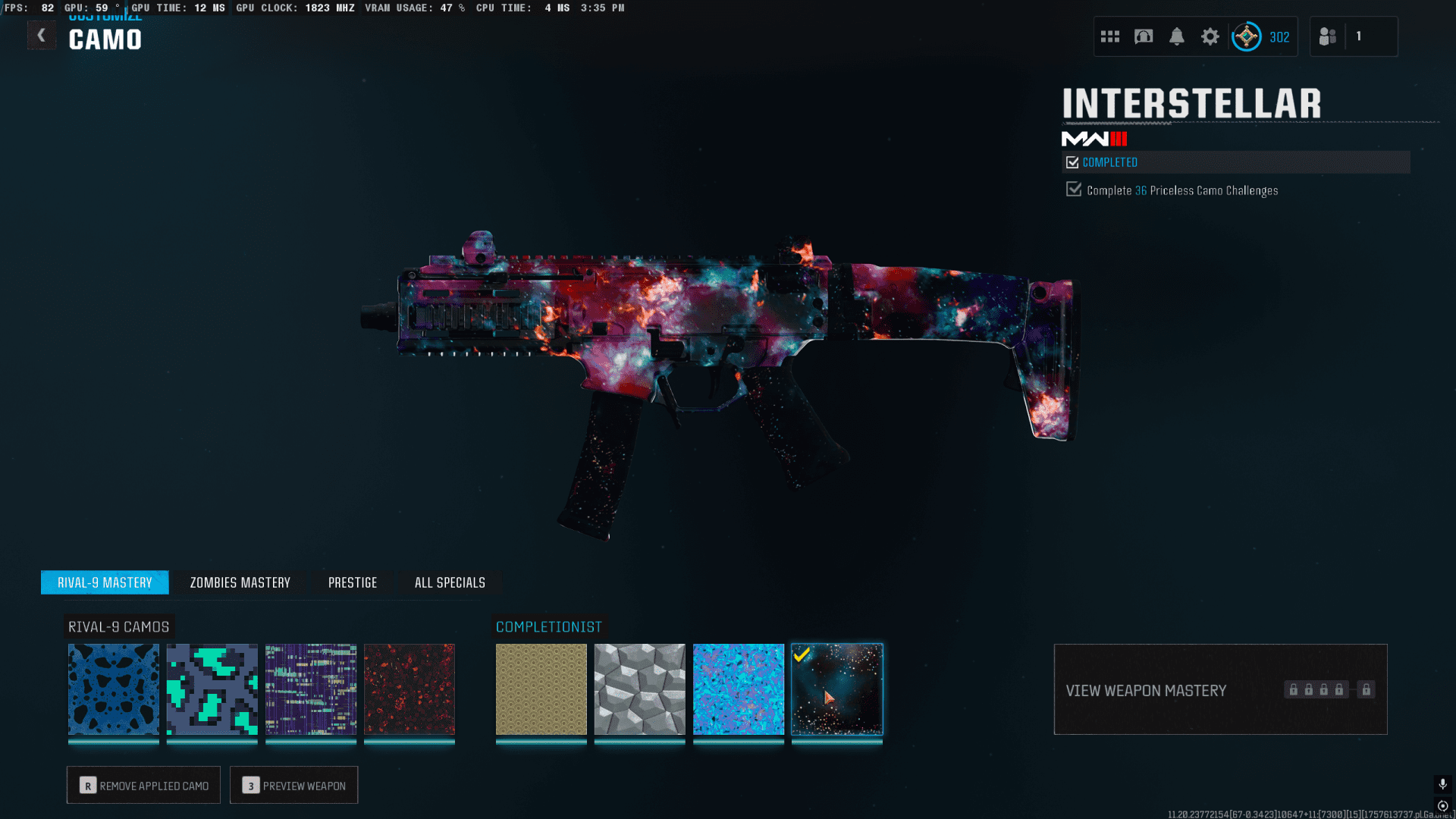Click Remove Applied Camo
The width and height of the screenshot is (1456, 819).
coord(143,785)
